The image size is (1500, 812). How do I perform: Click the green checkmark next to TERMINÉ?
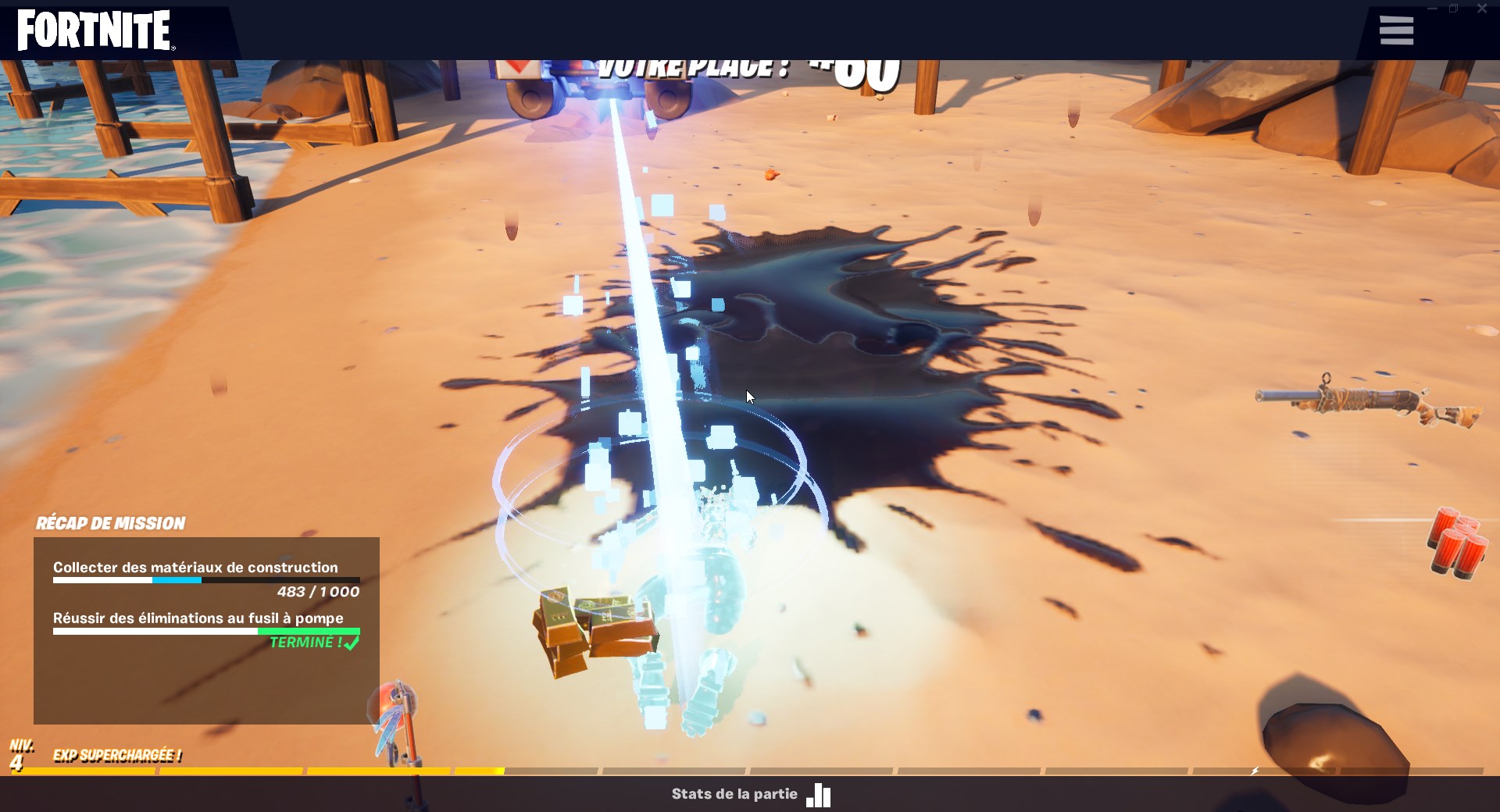(x=351, y=643)
